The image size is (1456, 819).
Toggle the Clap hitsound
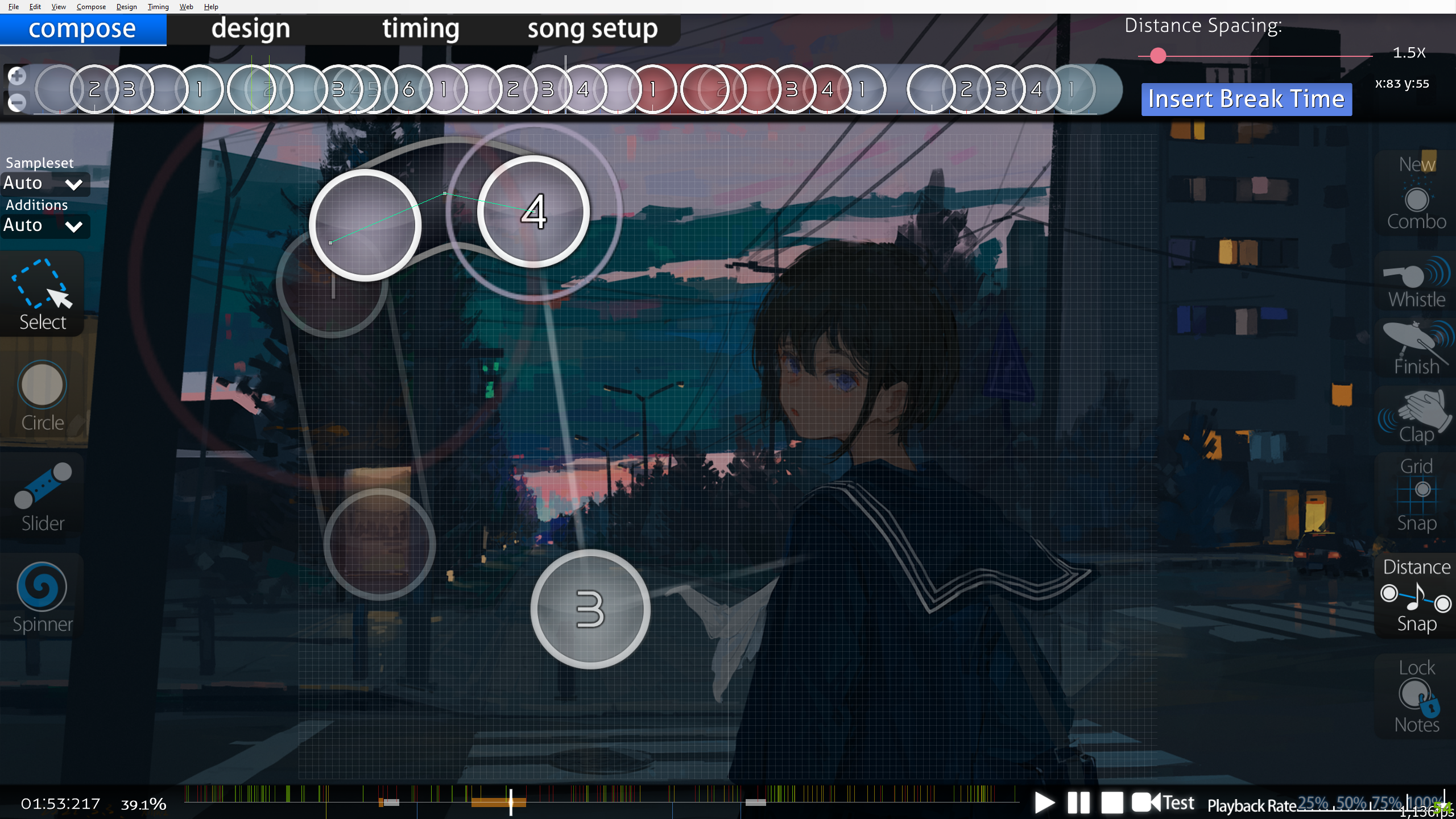click(x=1416, y=416)
